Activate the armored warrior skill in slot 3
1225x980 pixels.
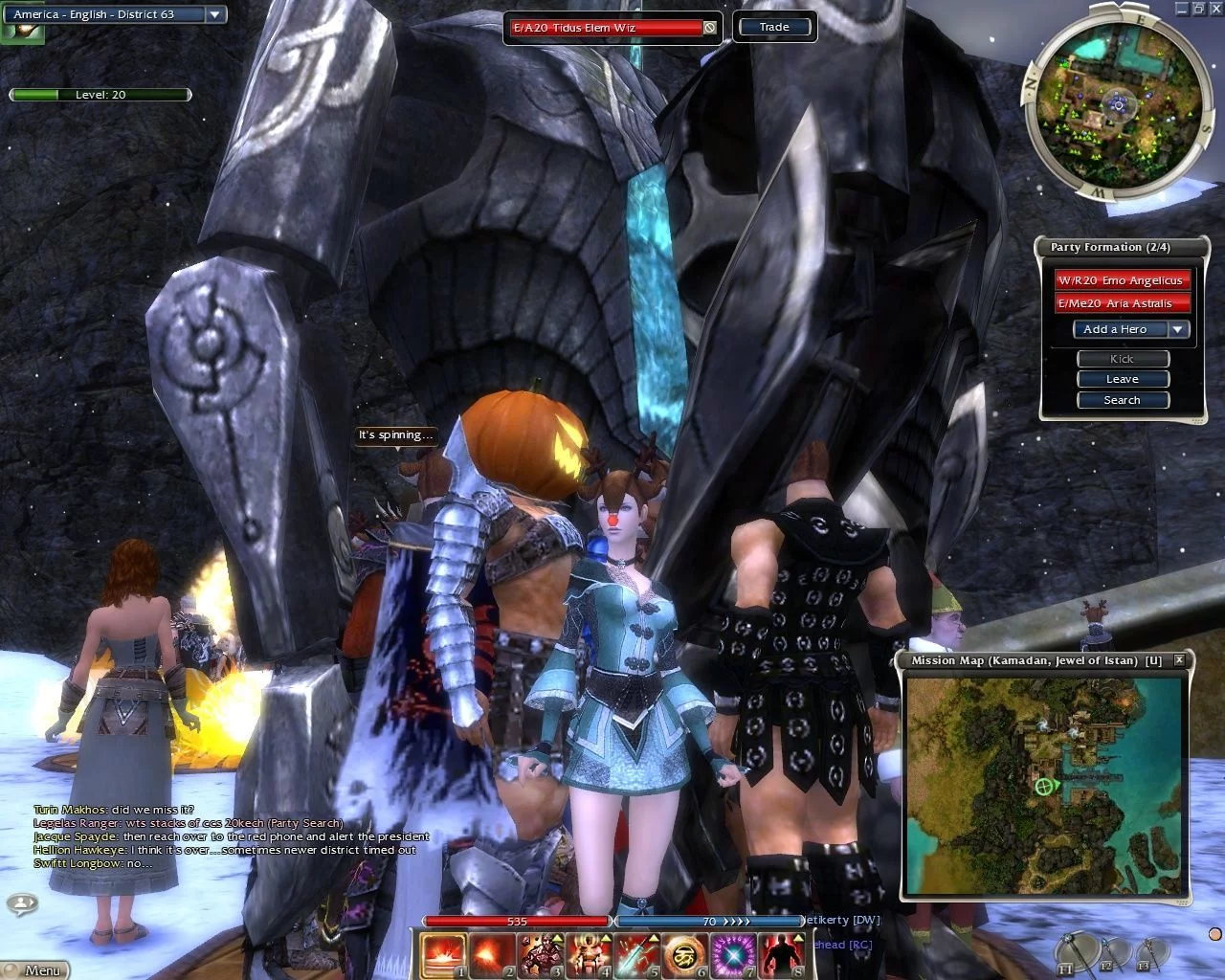click(x=540, y=954)
